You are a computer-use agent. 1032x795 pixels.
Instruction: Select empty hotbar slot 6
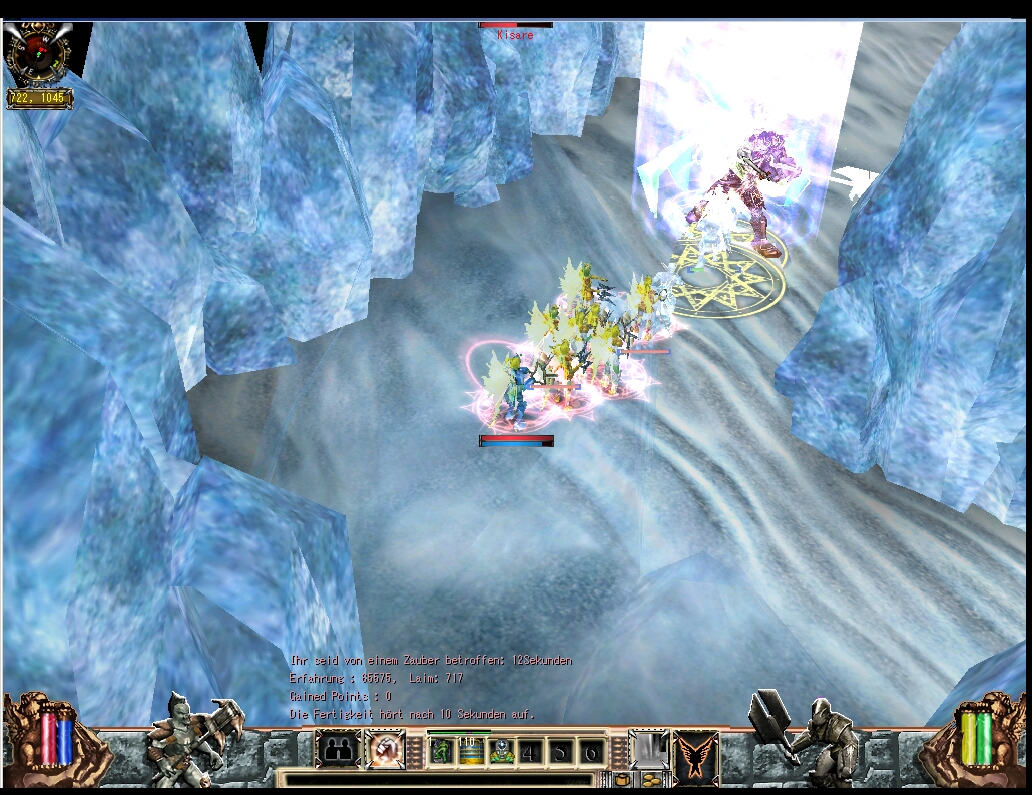tap(591, 752)
